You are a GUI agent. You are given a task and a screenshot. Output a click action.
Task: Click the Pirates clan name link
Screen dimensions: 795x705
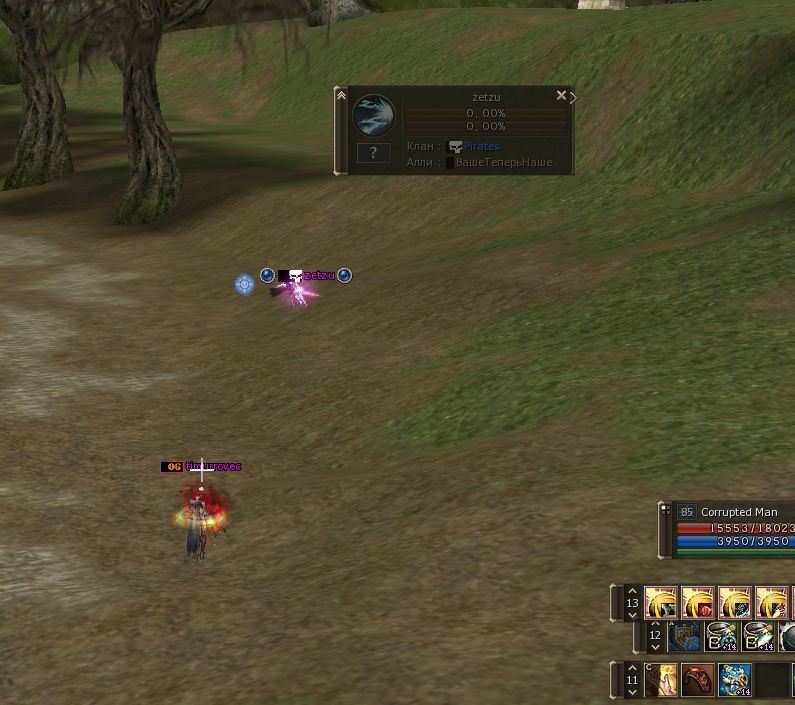tap(481, 146)
